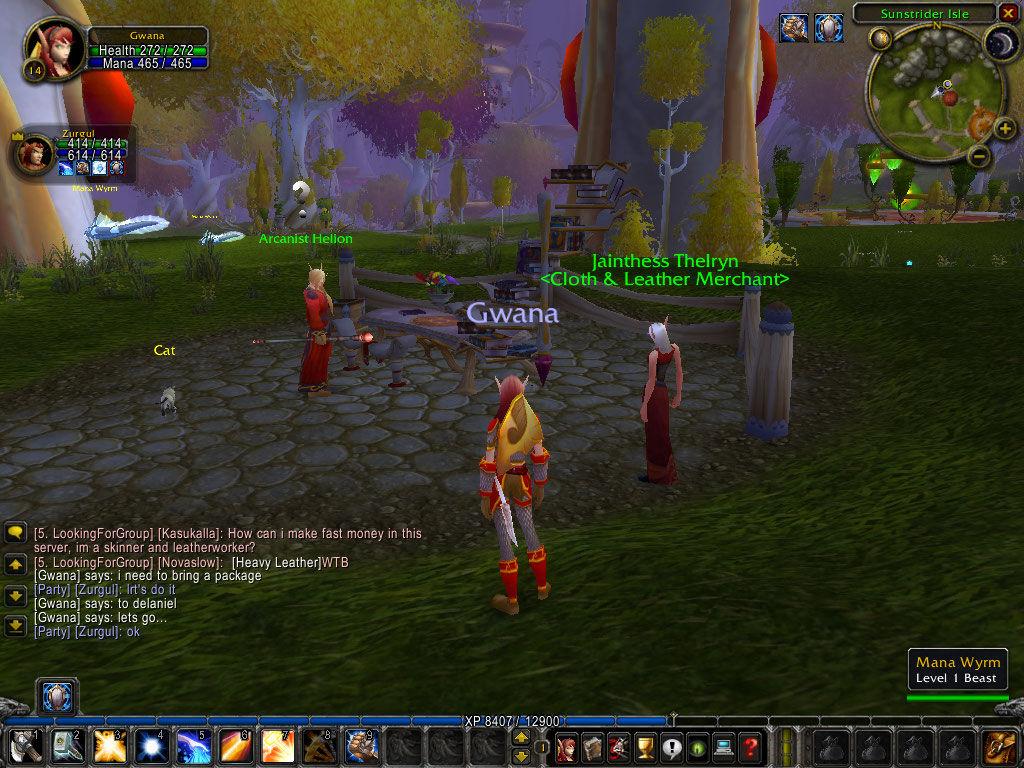Close the minimap with the X button

(1007, 13)
